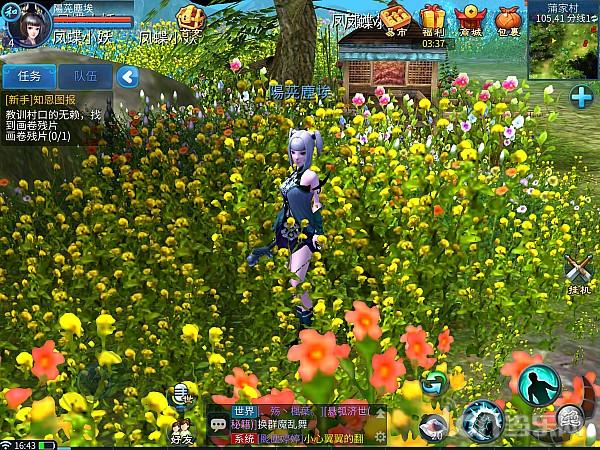Screen dimensions: 600x450
Task: Switch to the 任务 quest tab
Action: [x=29, y=76]
